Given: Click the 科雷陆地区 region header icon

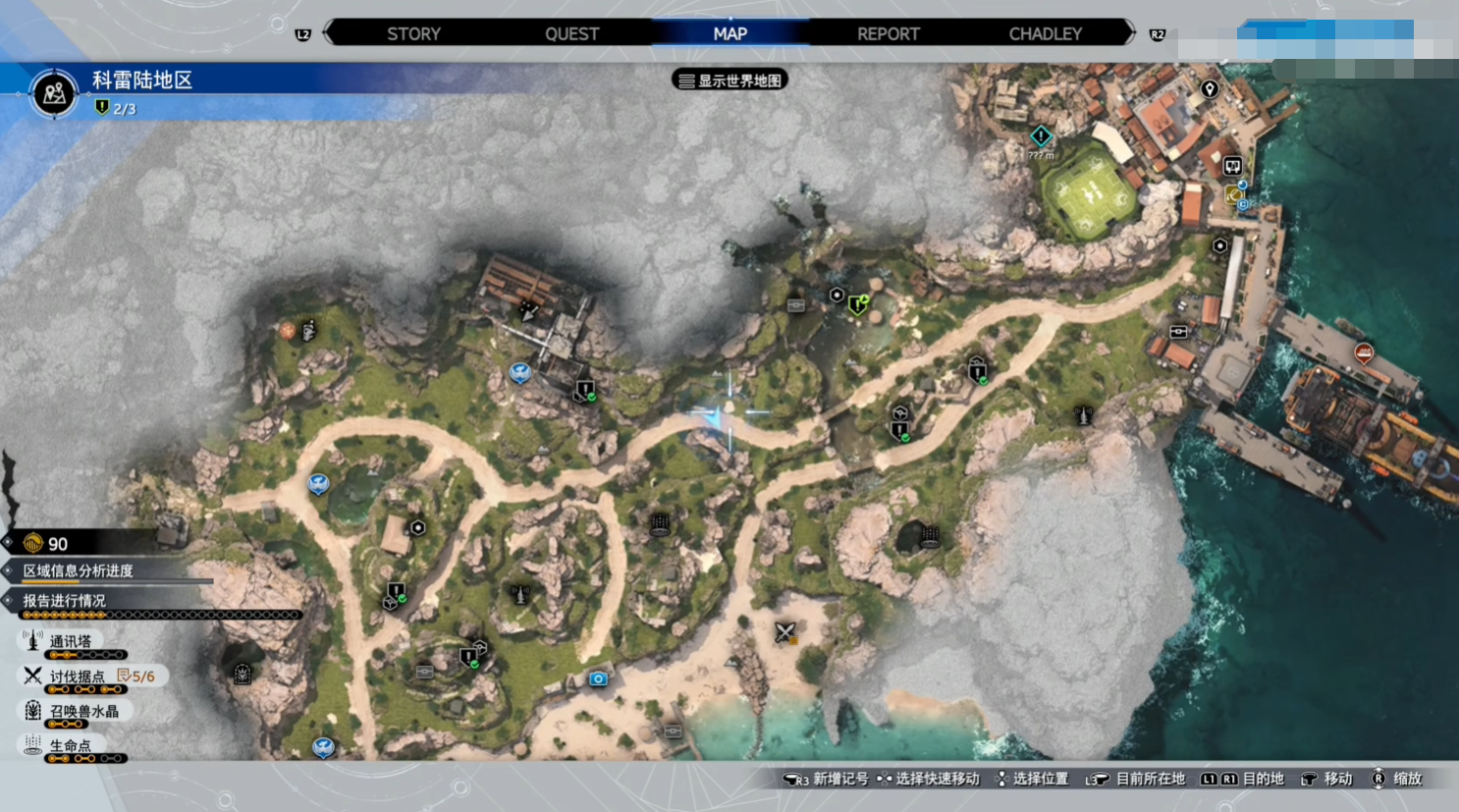Looking at the screenshot, I should (x=54, y=93).
